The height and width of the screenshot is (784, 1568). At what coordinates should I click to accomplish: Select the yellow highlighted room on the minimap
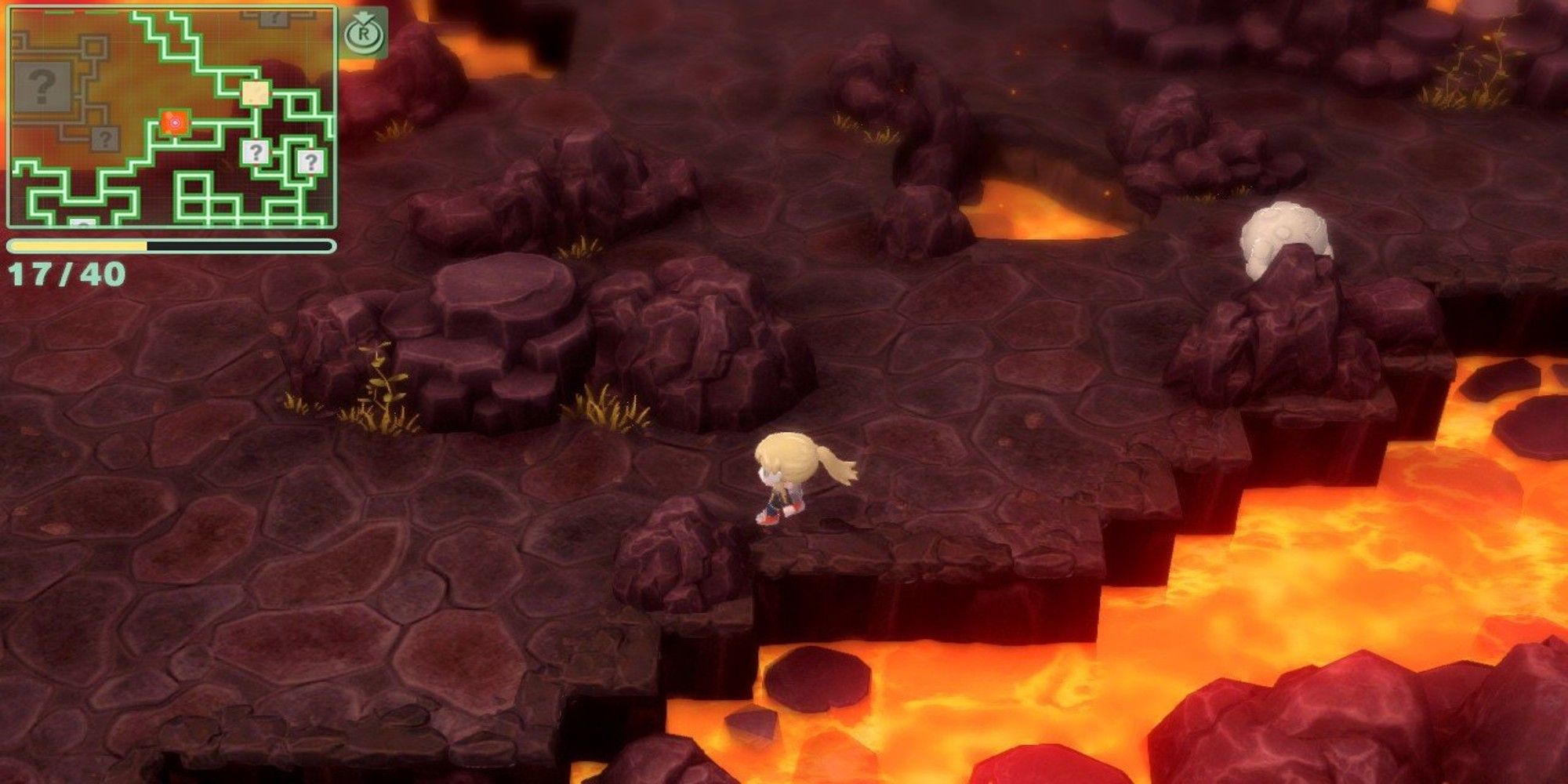(x=255, y=93)
